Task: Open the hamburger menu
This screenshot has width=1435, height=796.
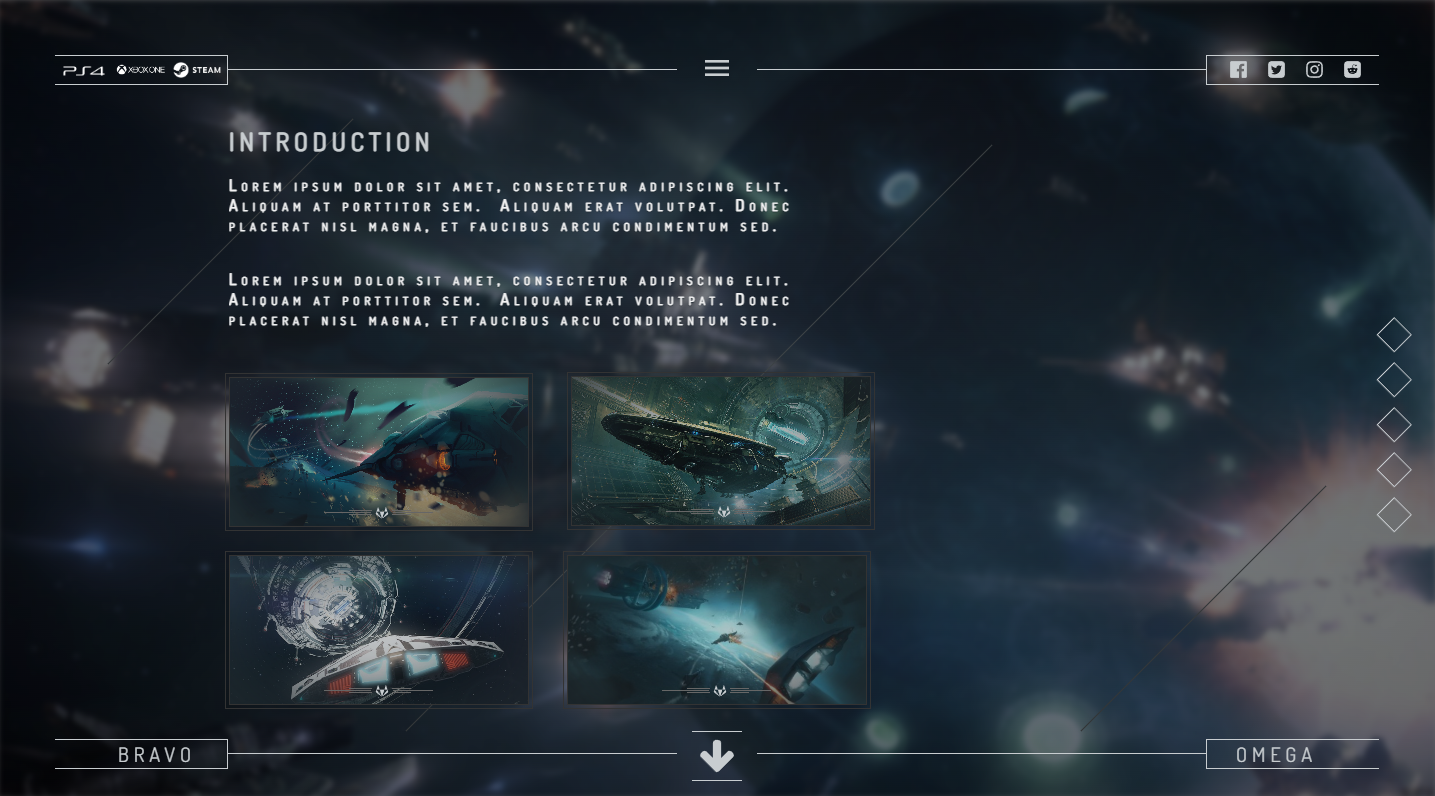Action: pos(717,68)
